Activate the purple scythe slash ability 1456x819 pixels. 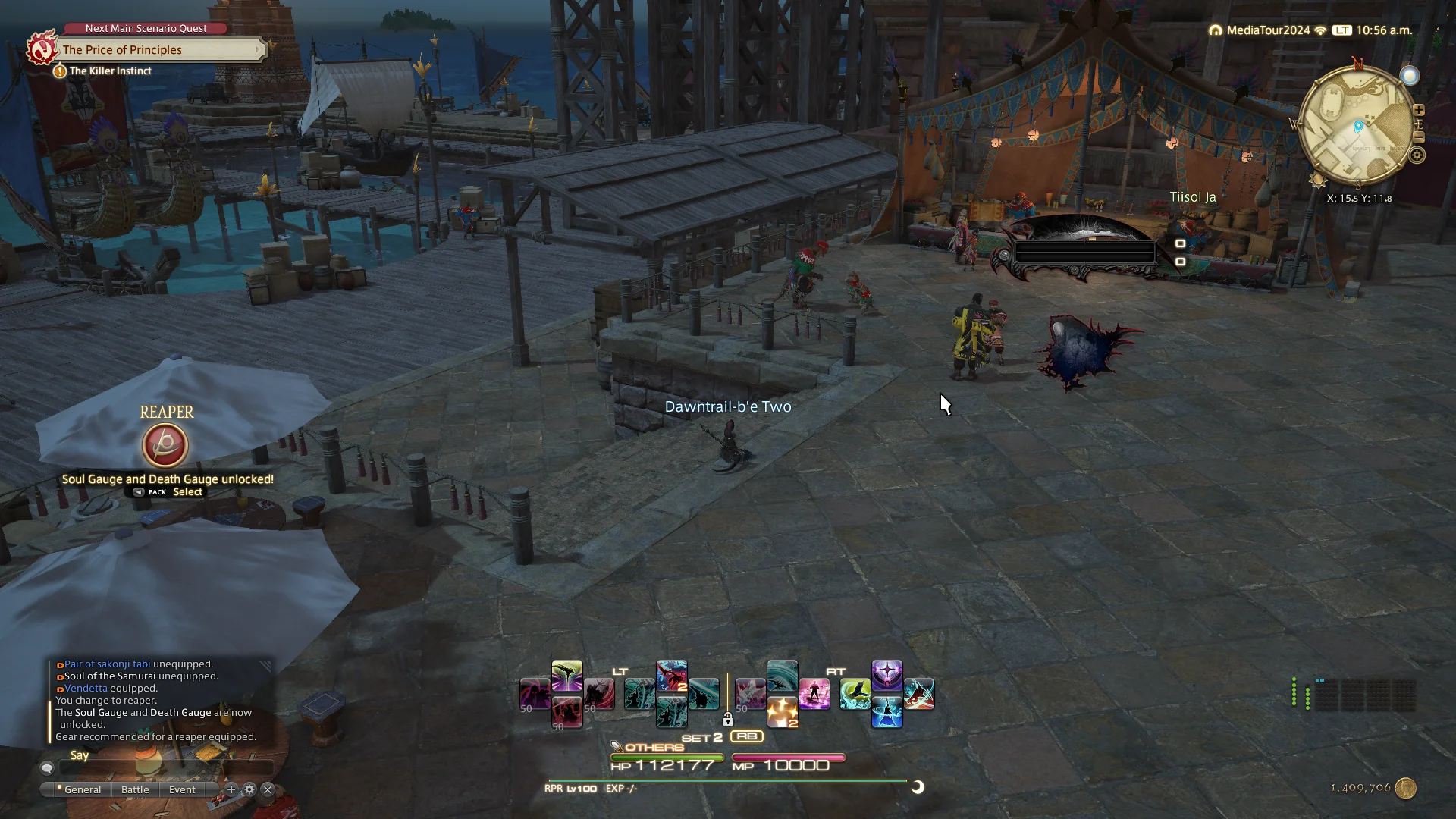(x=567, y=675)
